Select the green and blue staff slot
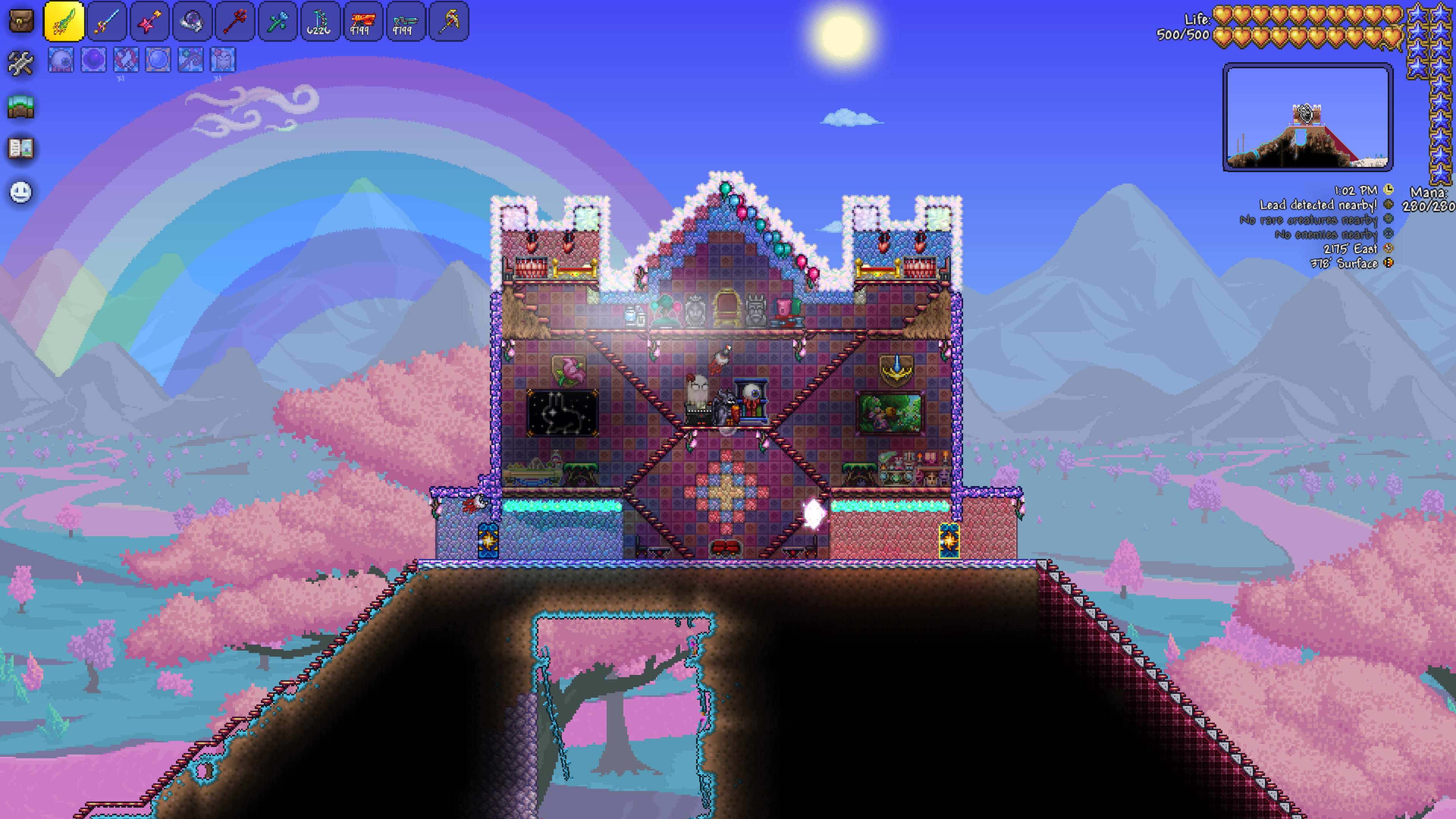The width and height of the screenshot is (1456, 819). tap(278, 22)
